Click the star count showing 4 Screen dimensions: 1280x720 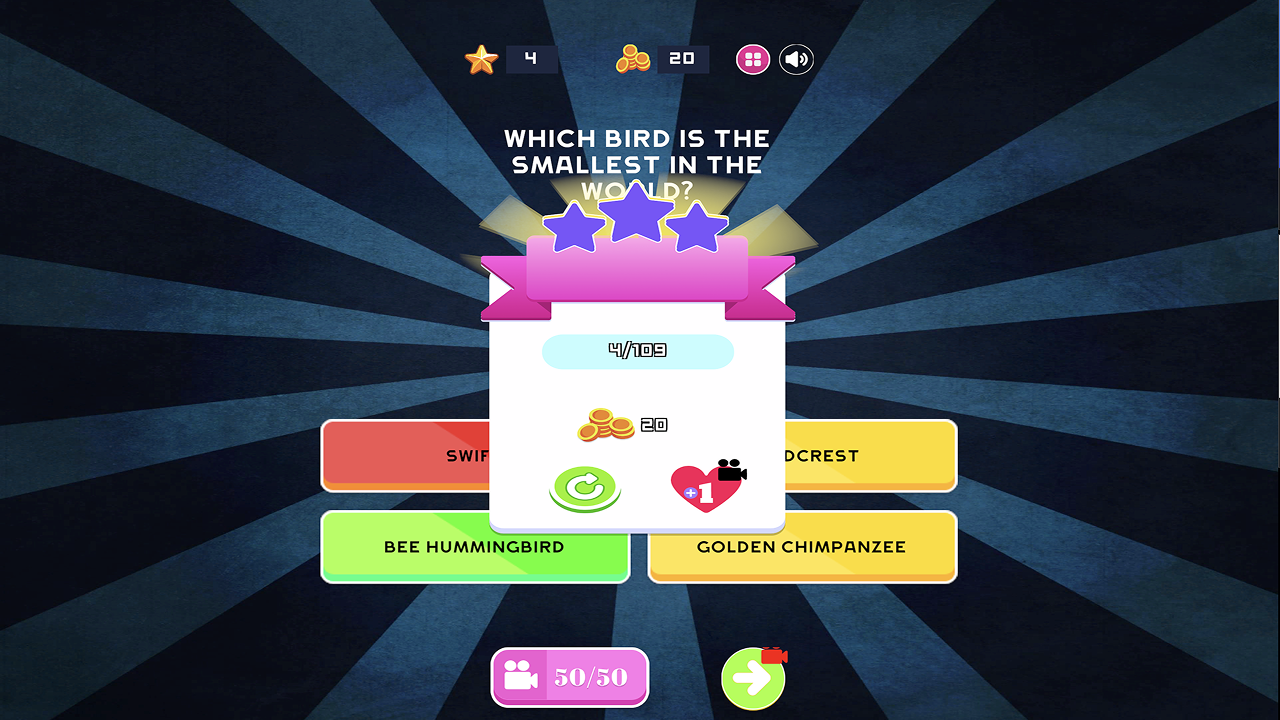pos(532,59)
